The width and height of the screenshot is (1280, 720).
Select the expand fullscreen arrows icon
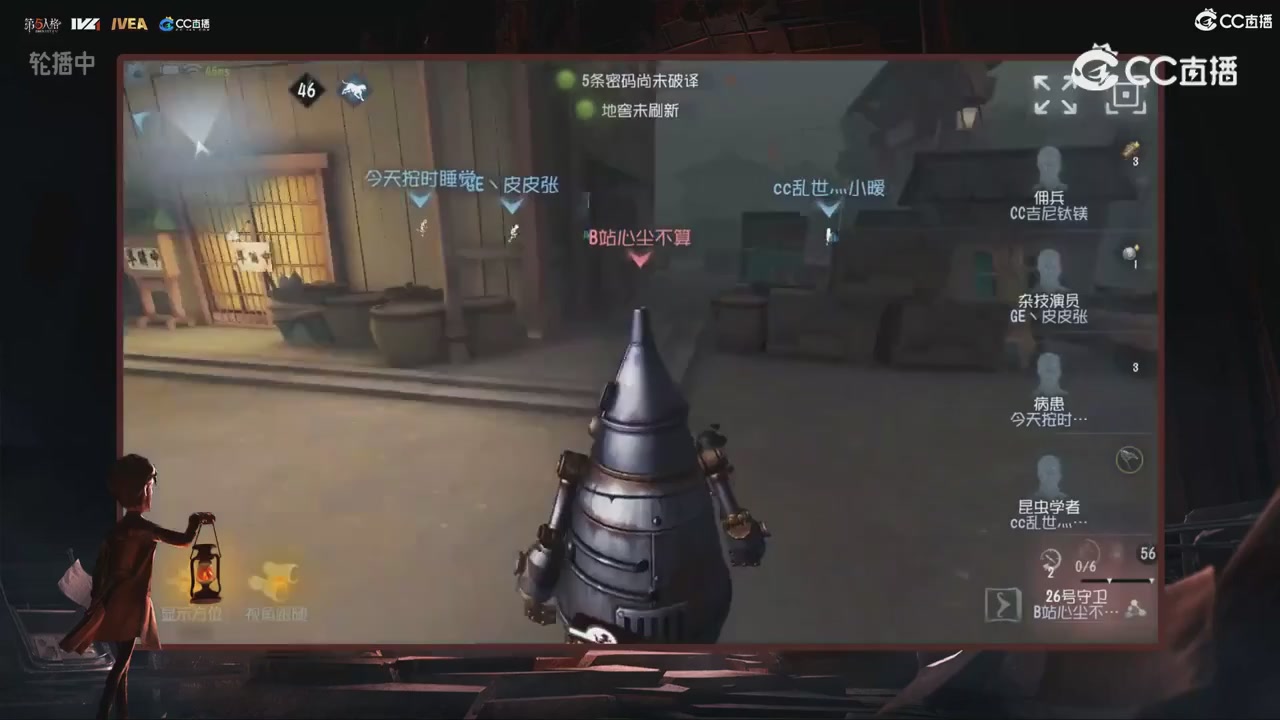[1056, 96]
